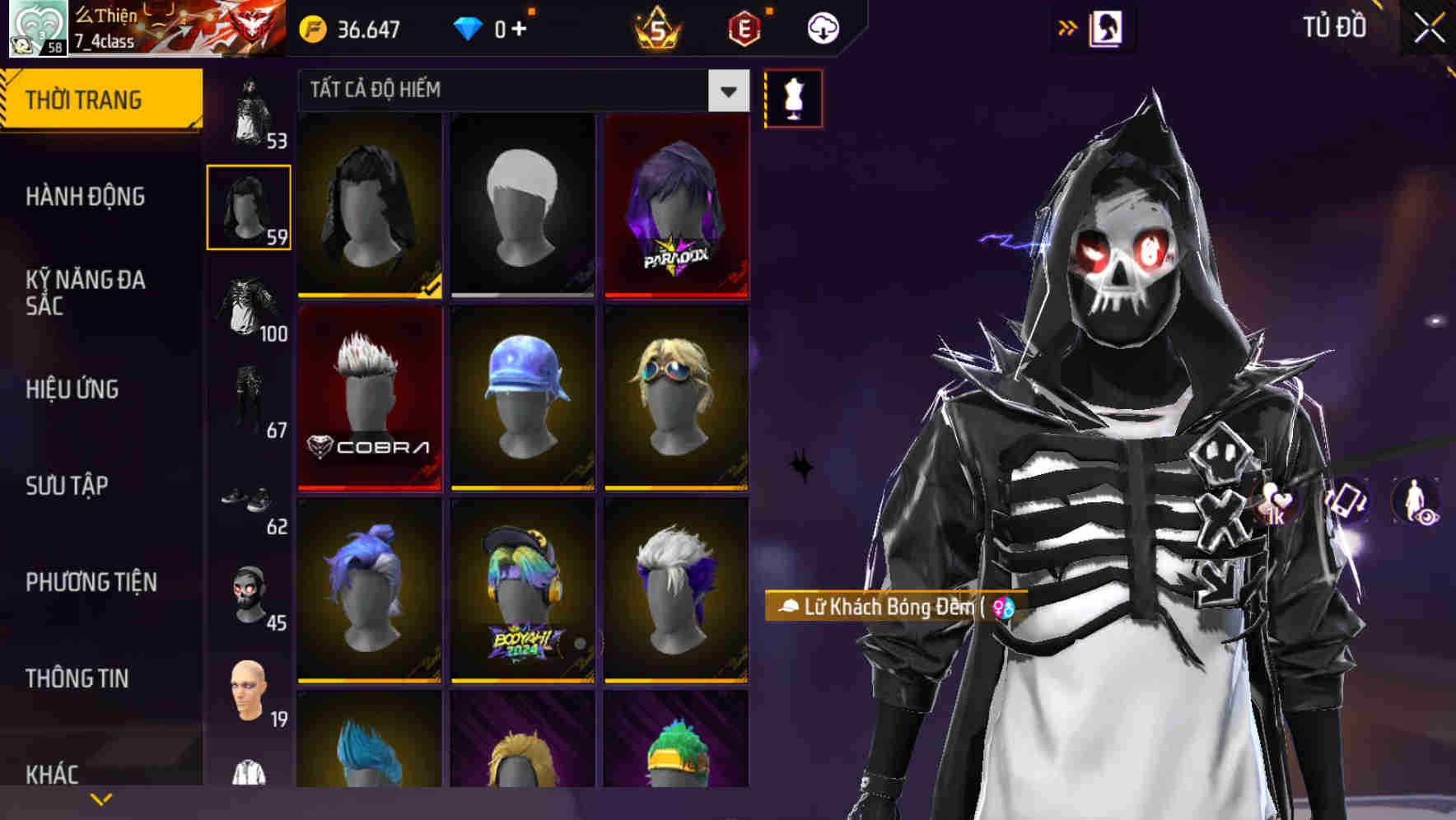Expand more categories with the bottom yellow chevron
This screenshot has width=1456, height=820.
pyautogui.click(x=100, y=798)
